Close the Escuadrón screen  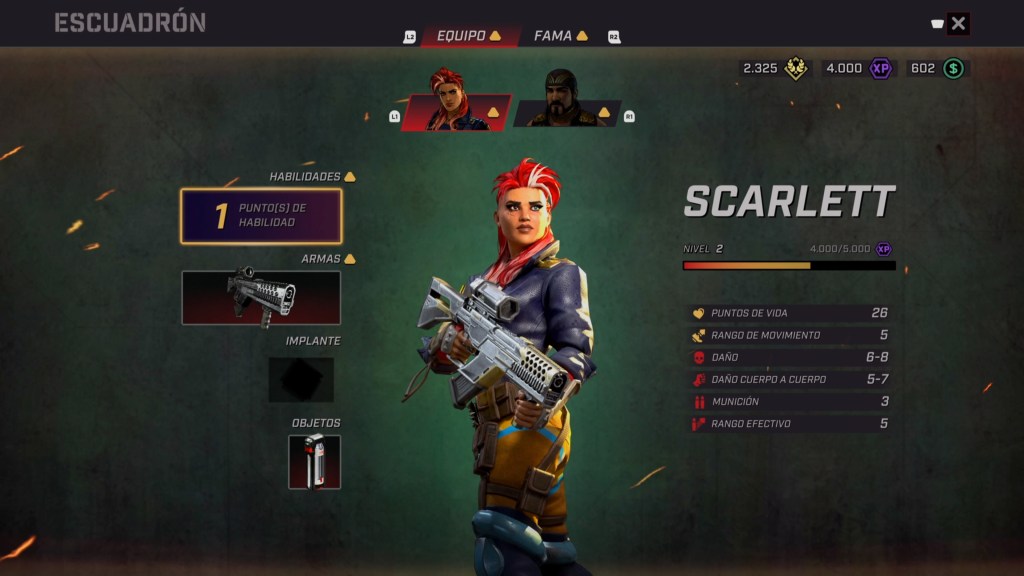[958, 24]
